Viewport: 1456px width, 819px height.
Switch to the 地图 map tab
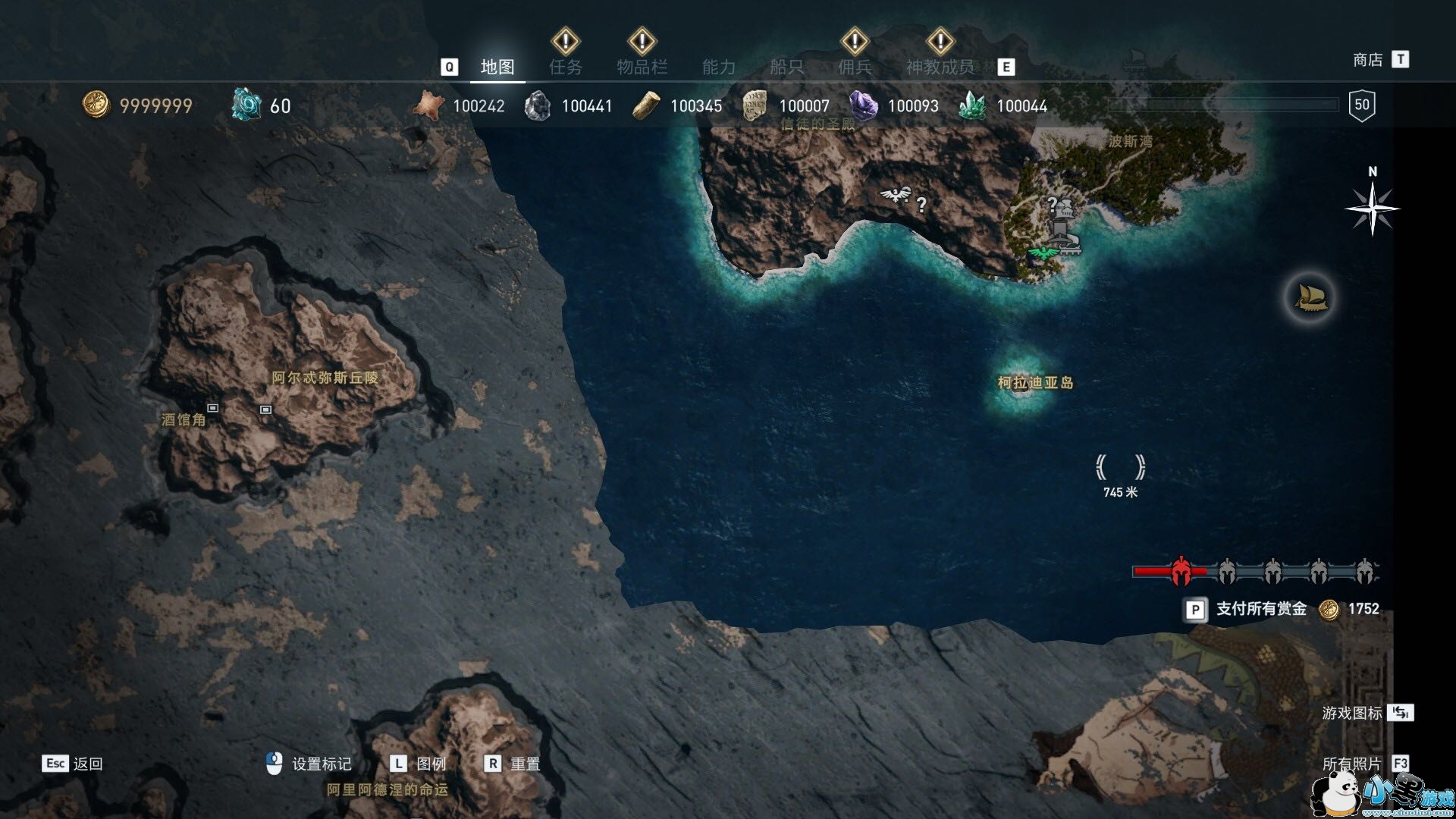497,67
